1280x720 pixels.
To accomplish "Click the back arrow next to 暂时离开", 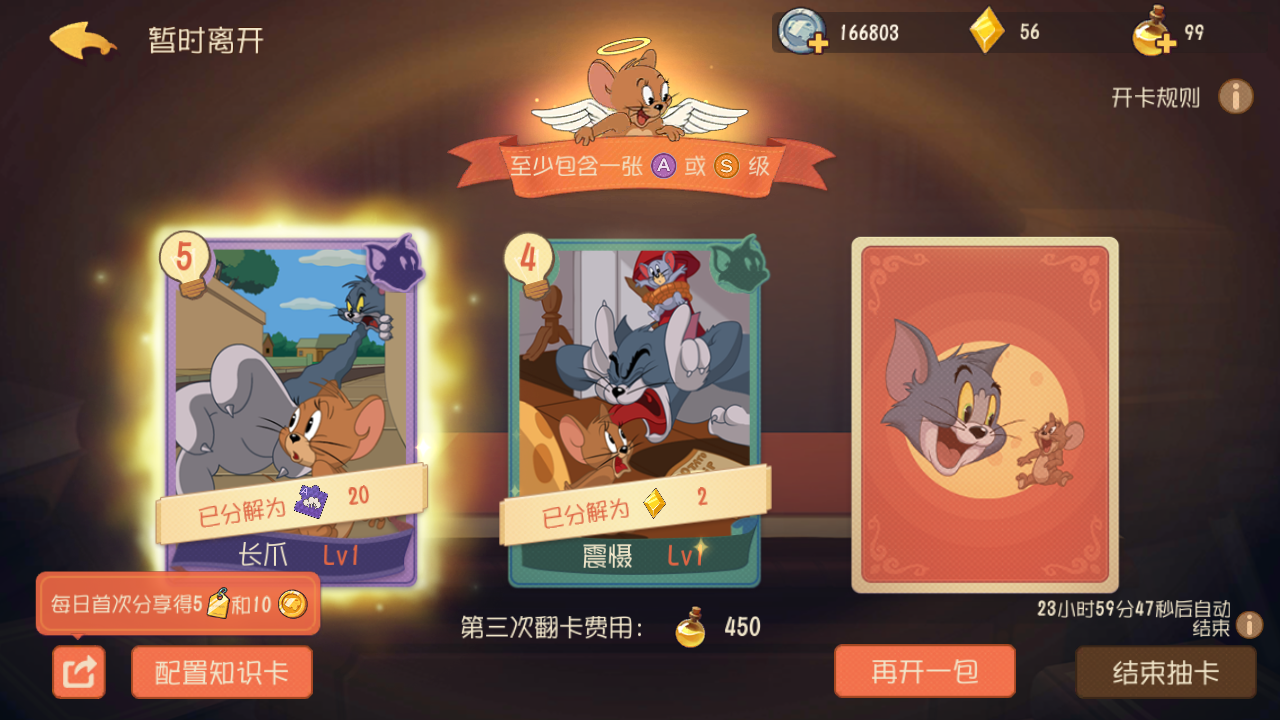I will click(78, 38).
